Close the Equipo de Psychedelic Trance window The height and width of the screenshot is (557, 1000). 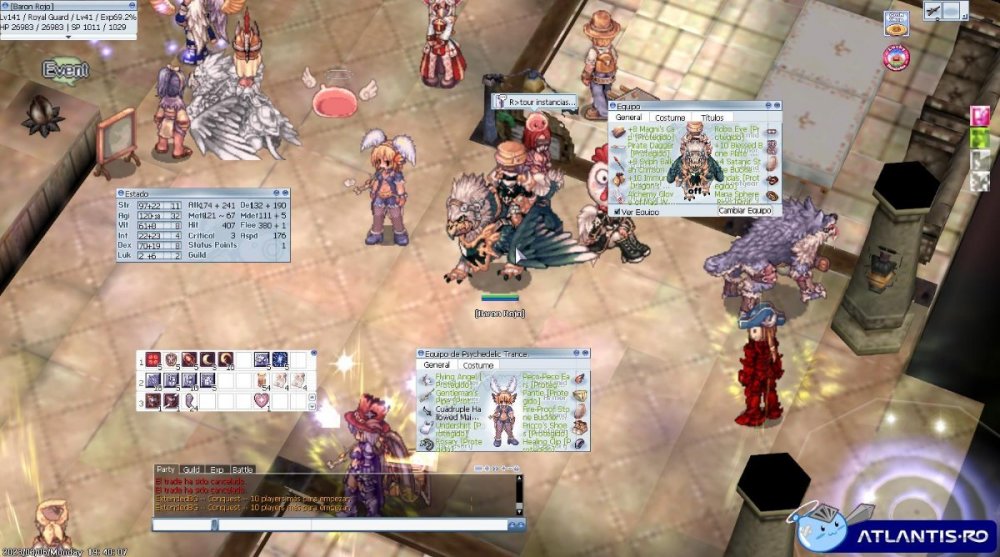click(584, 354)
